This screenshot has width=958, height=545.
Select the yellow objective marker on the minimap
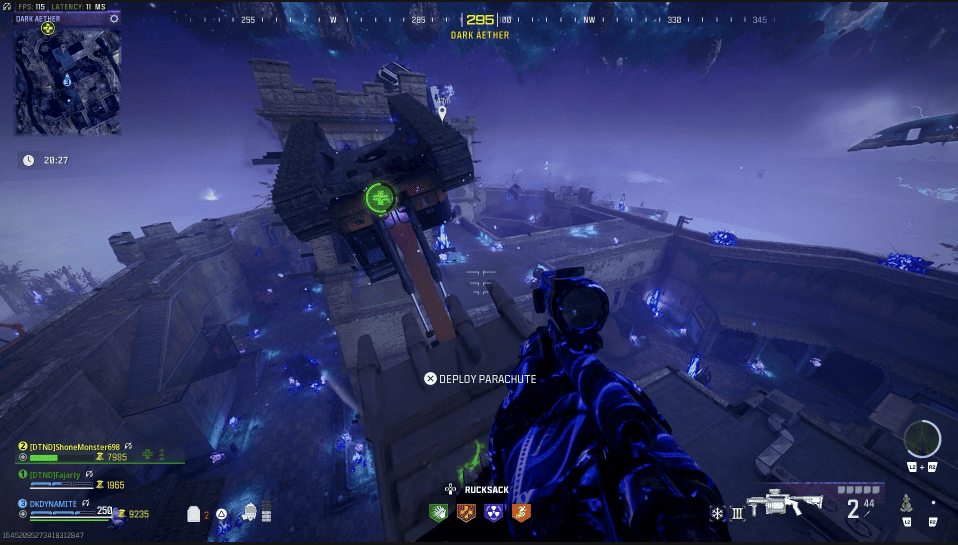click(48, 28)
